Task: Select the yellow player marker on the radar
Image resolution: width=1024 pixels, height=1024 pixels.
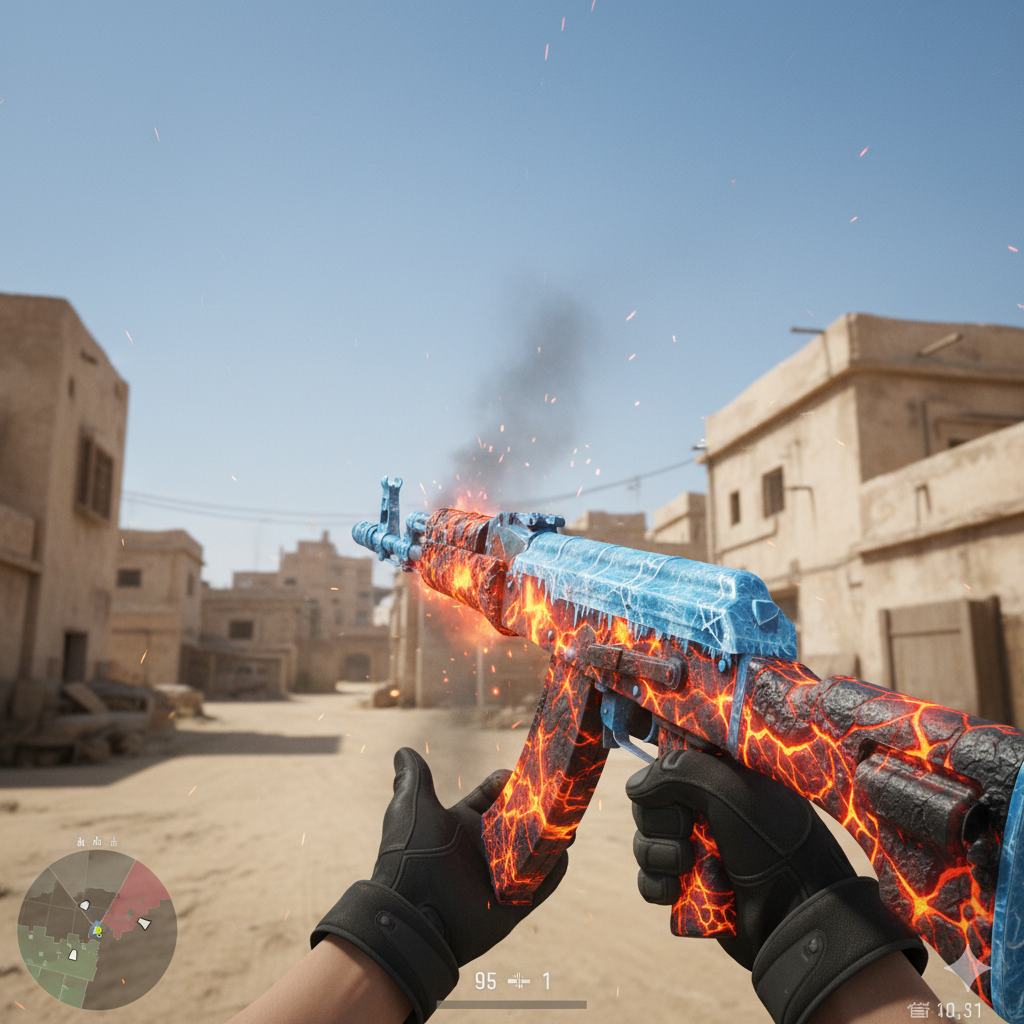Action: coord(97,931)
